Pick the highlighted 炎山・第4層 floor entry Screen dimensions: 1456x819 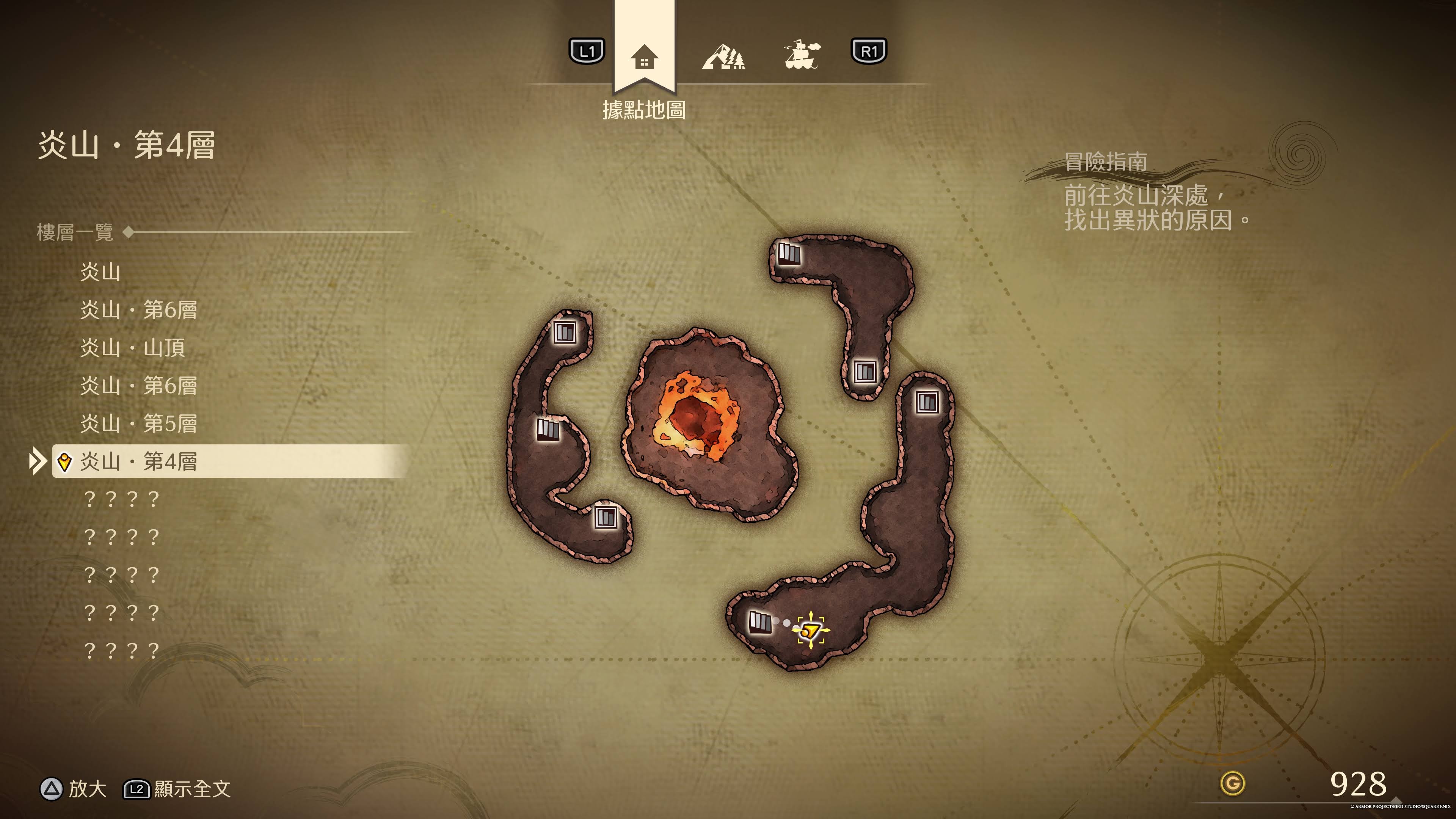point(138,461)
